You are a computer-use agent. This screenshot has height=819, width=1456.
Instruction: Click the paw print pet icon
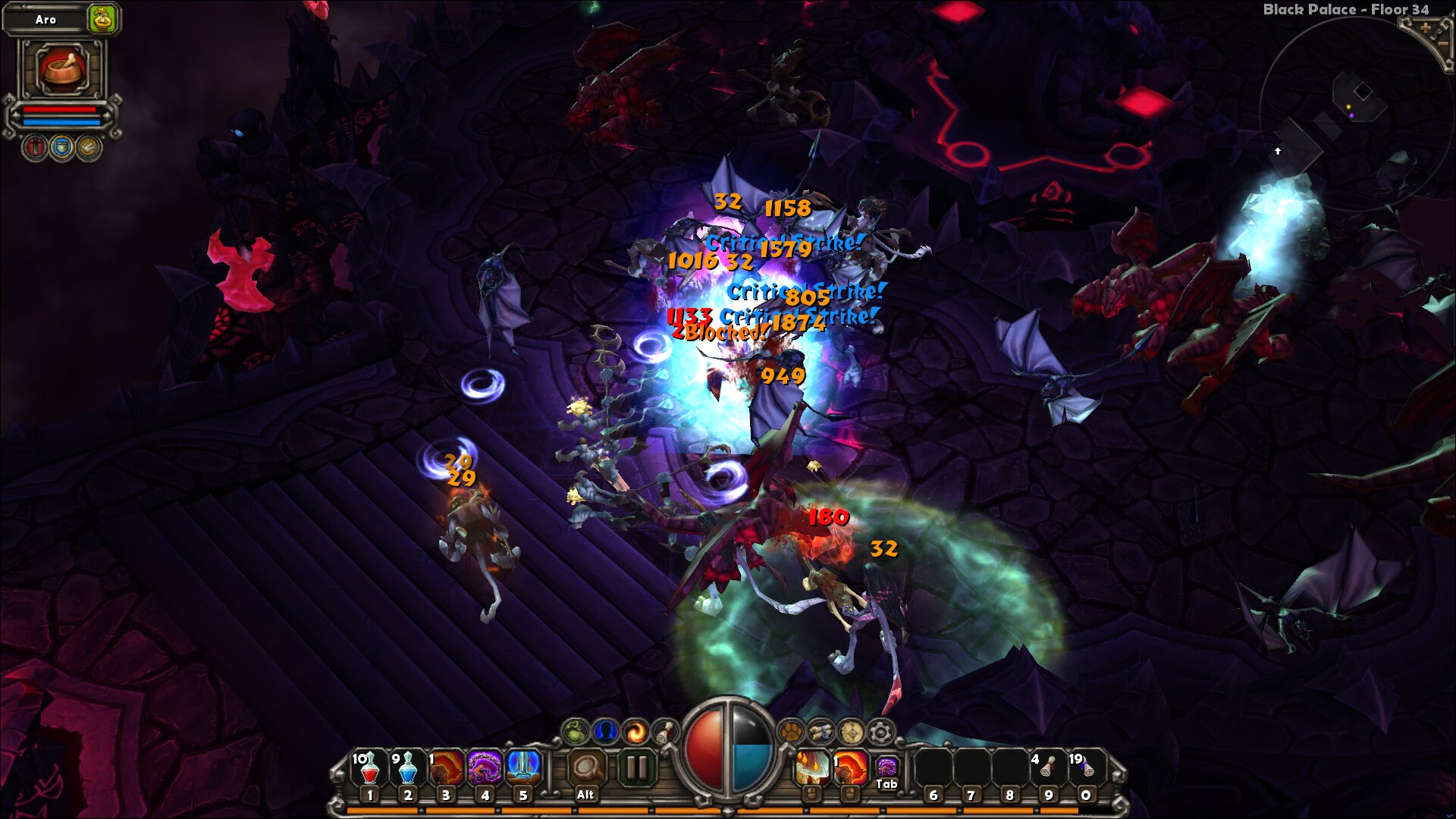click(x=791, y=732)
